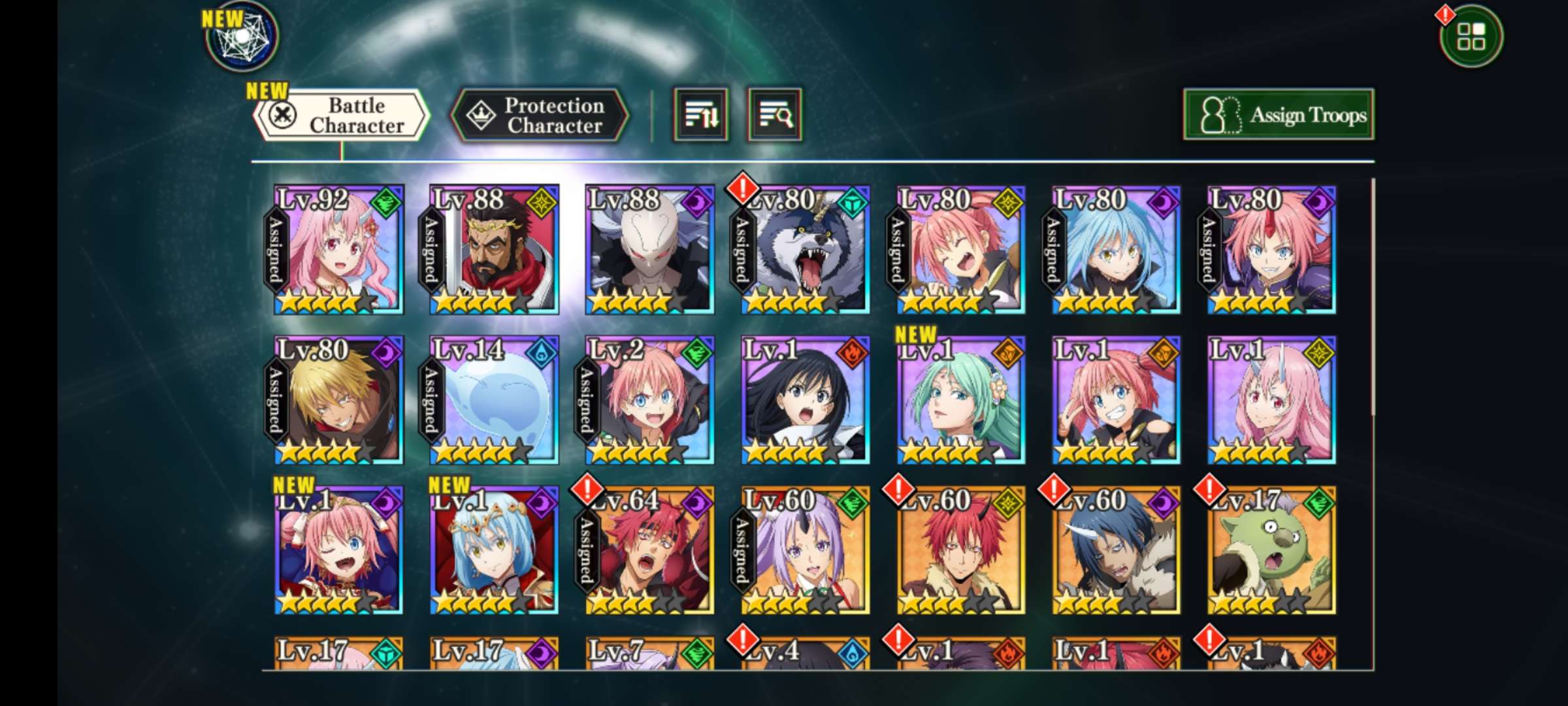Select the Lv.2 pink-haired assigned character
Viewport: 1568px width, 706px height.
(649, 400)
